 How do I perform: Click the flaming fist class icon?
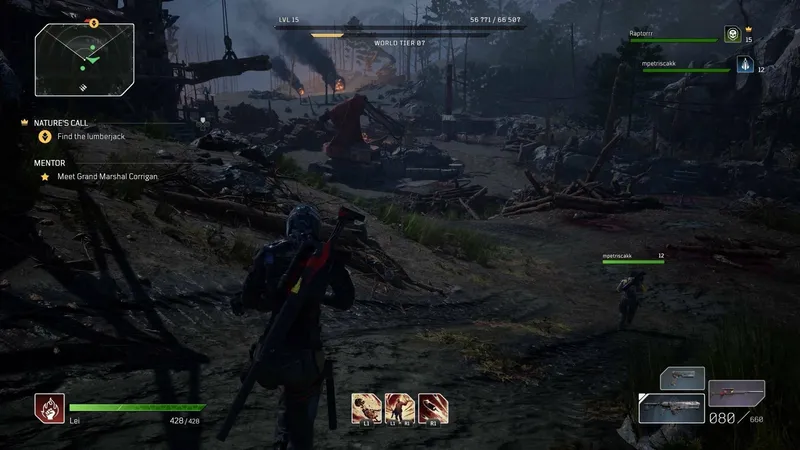(48, 407)
